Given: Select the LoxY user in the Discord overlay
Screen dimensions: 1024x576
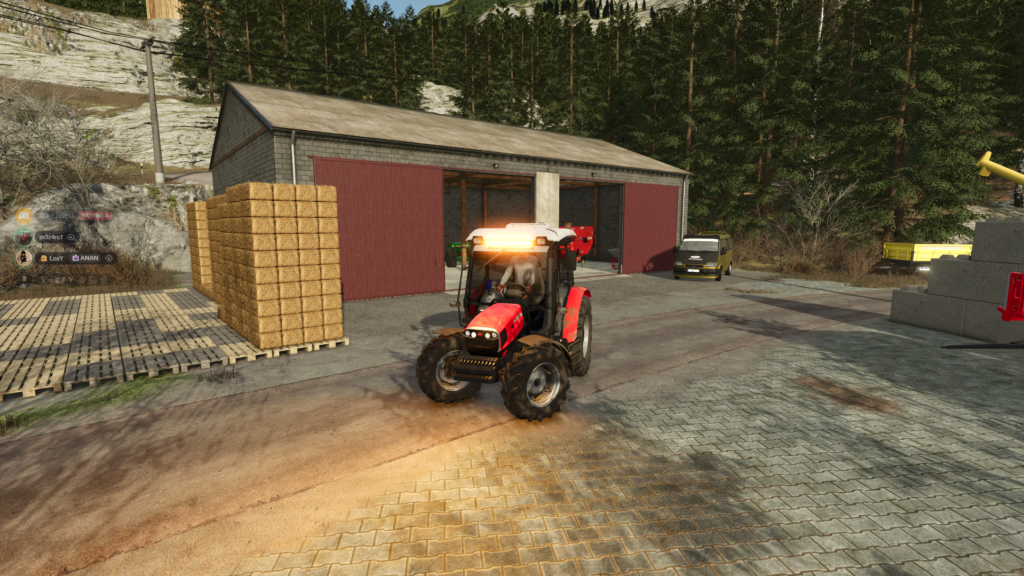Looking at the screenshot, I should [x=55, y=258].
